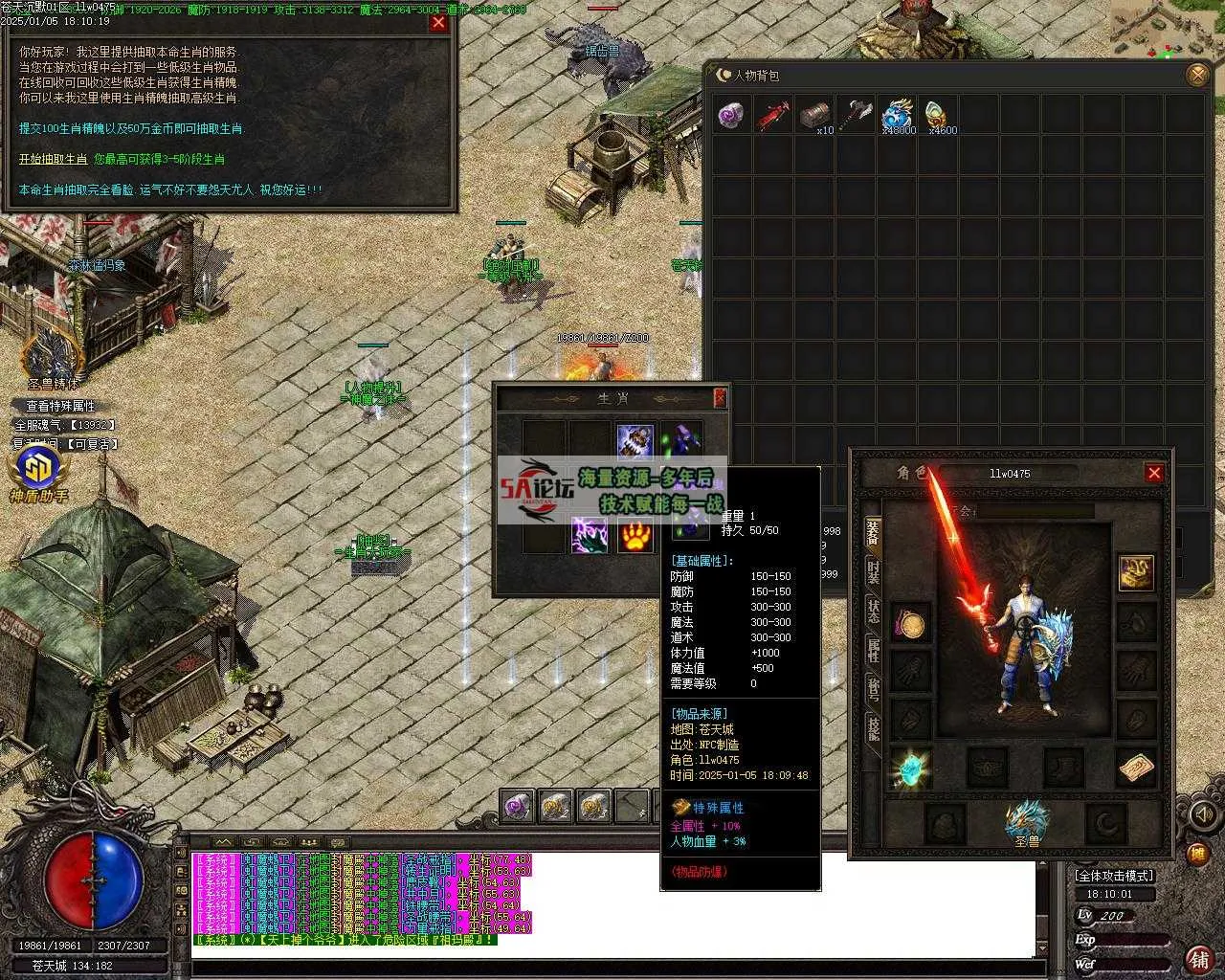Image resolution: width=1225 pixels, height=980 pixels.
Task: Switch to the 技能 skills tab
Action: click(873, 728)
